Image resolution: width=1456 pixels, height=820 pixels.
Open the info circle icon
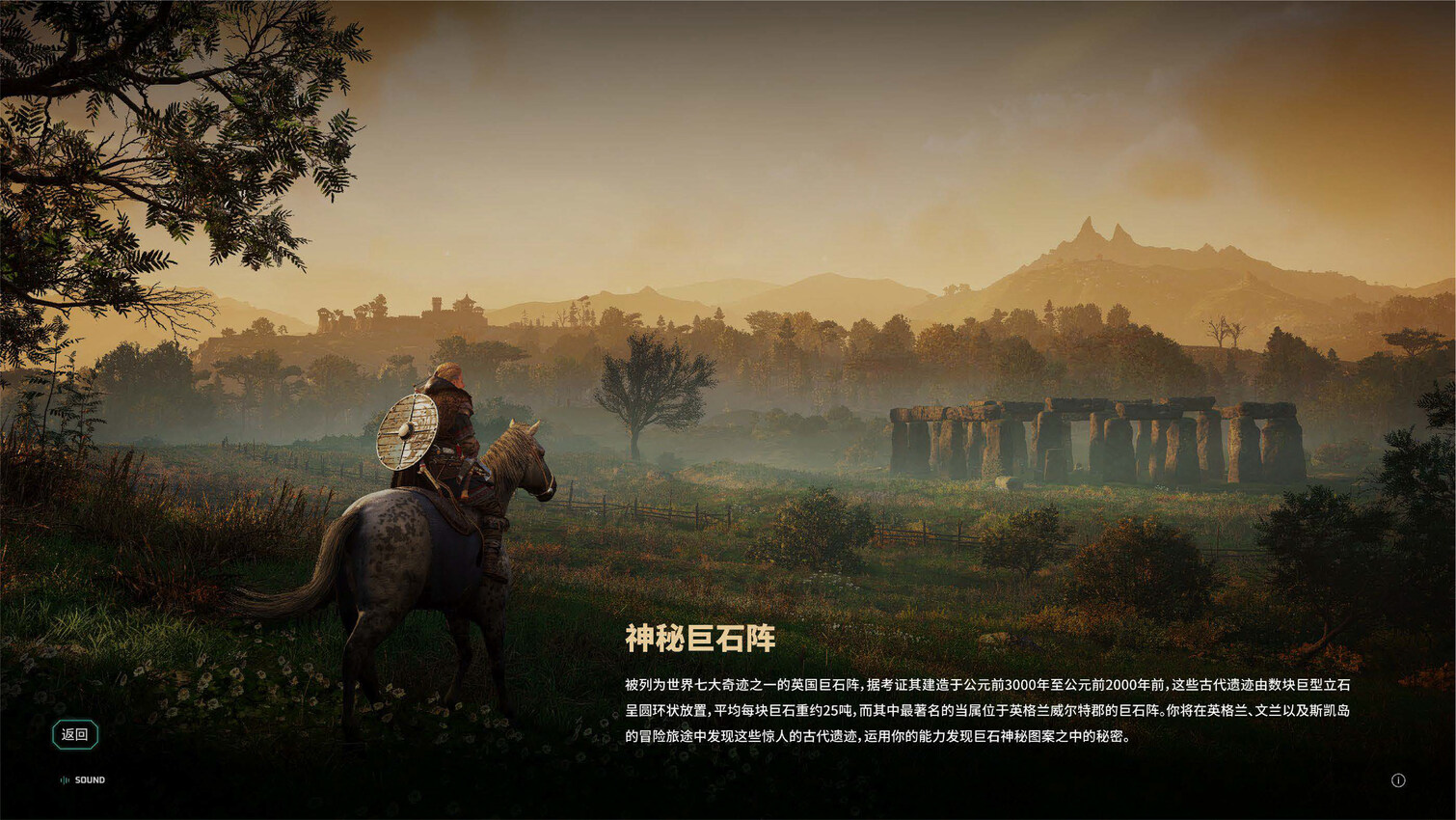tap(1398, 779)
